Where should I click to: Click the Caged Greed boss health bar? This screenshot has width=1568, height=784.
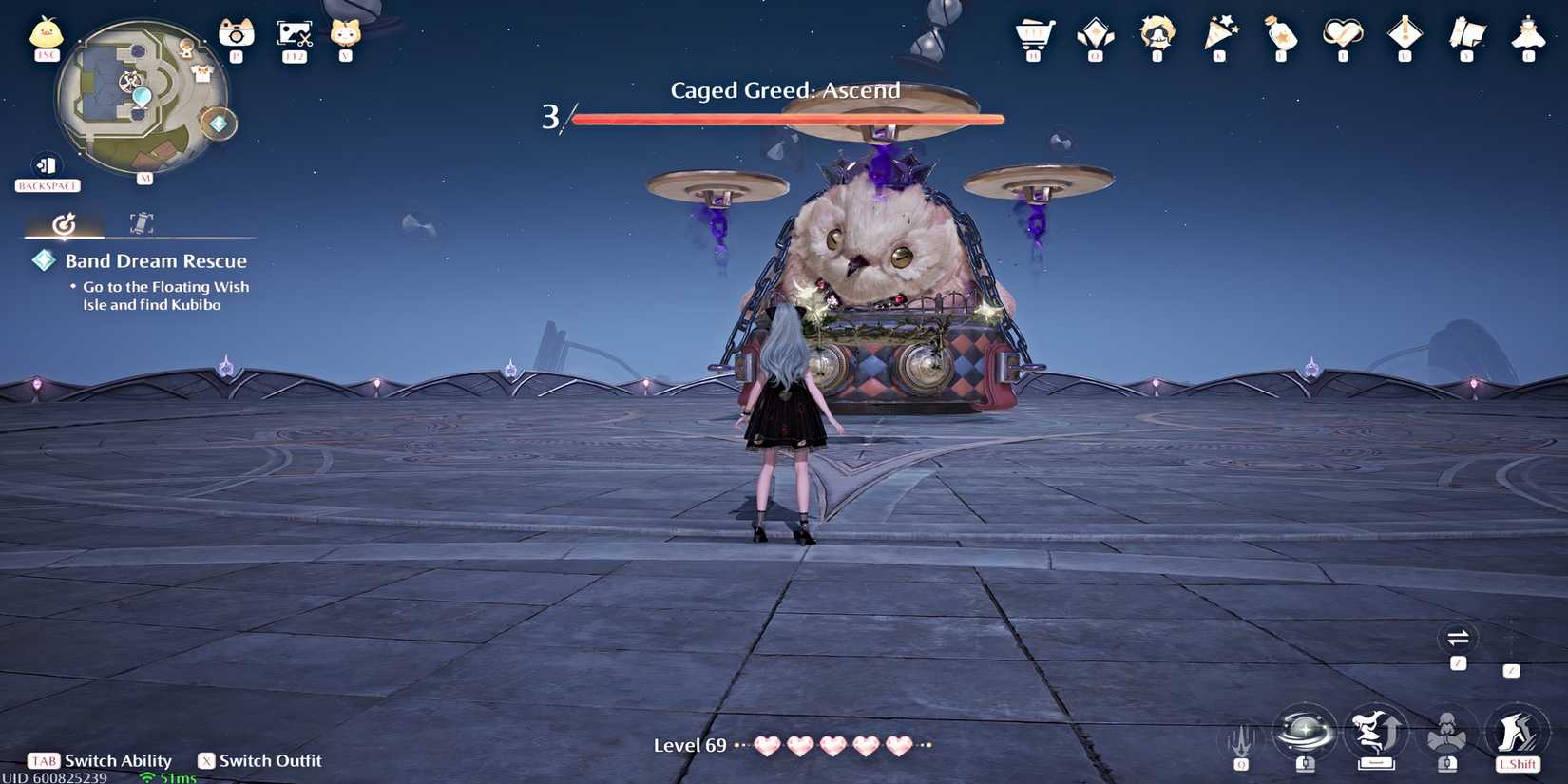(x=787, y=119)
